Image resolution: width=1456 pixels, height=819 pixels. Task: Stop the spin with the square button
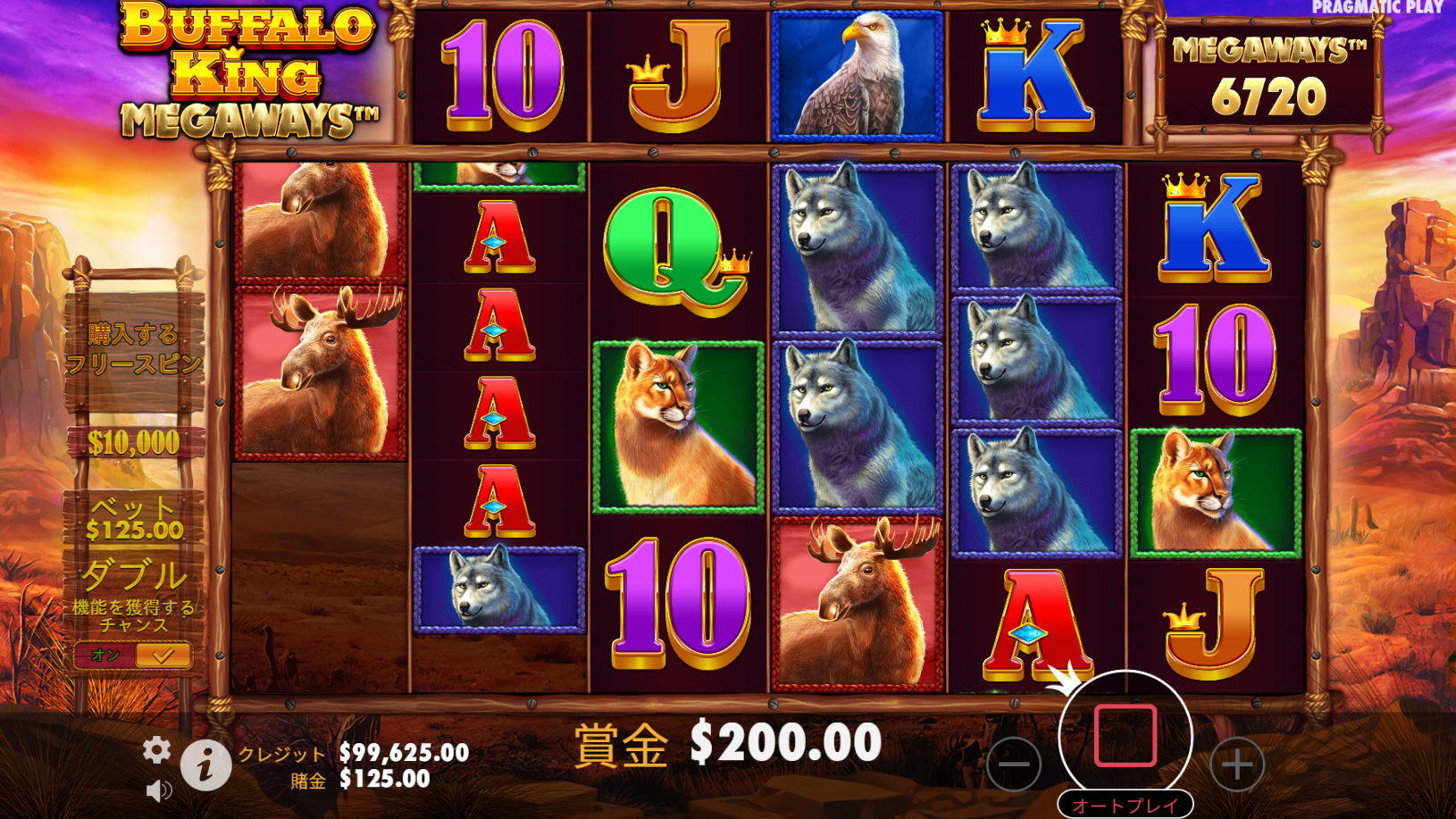1125,736
